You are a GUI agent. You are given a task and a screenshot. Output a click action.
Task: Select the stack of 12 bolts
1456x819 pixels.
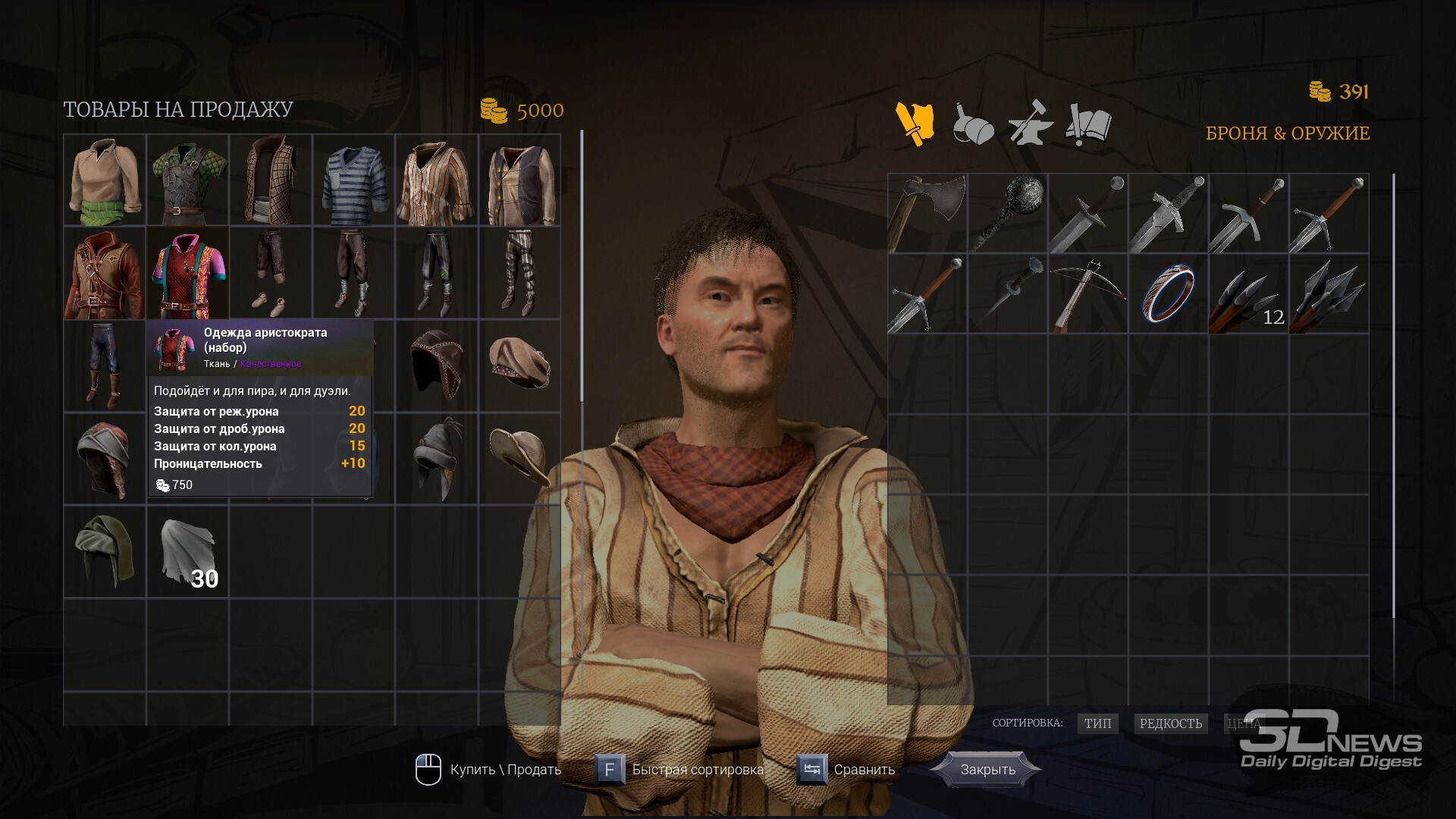(x=1248, y=294)
